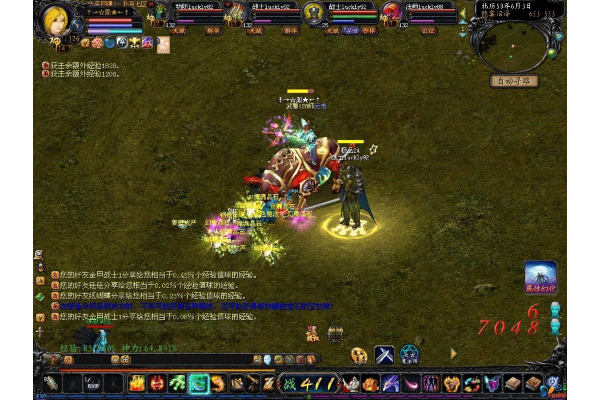
Task: Click the 自动寻路 auto-pathfinding button
Action: 515,81
